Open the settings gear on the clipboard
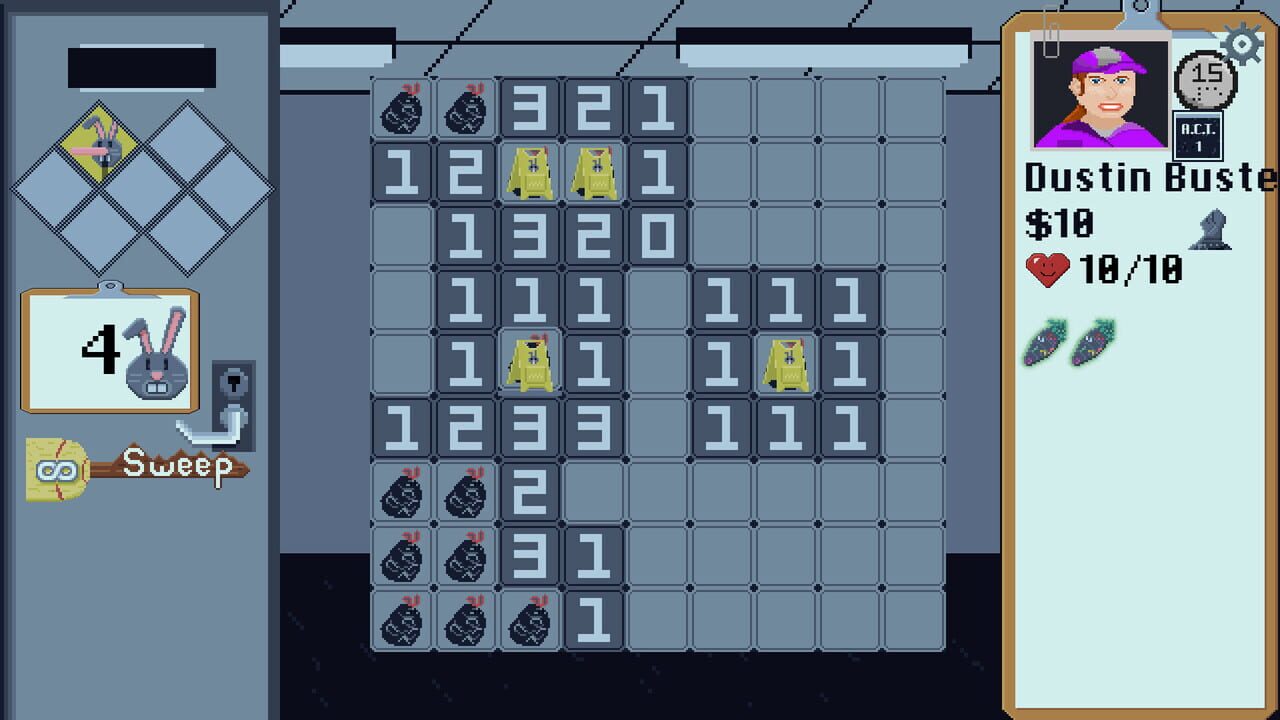The image size is (1280, 720). pos(1240,44)
